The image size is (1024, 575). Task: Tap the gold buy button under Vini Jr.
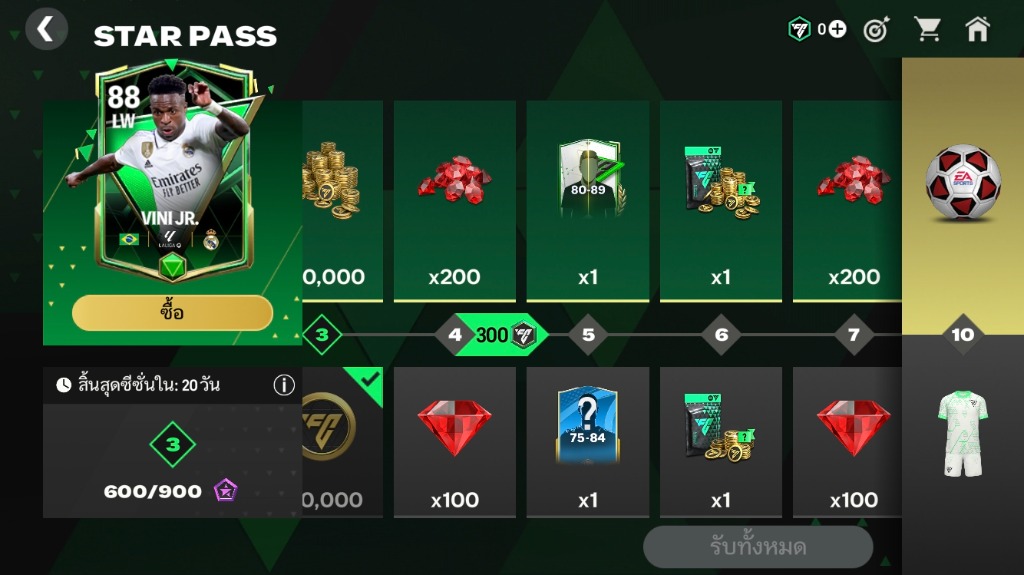(172, 313)
